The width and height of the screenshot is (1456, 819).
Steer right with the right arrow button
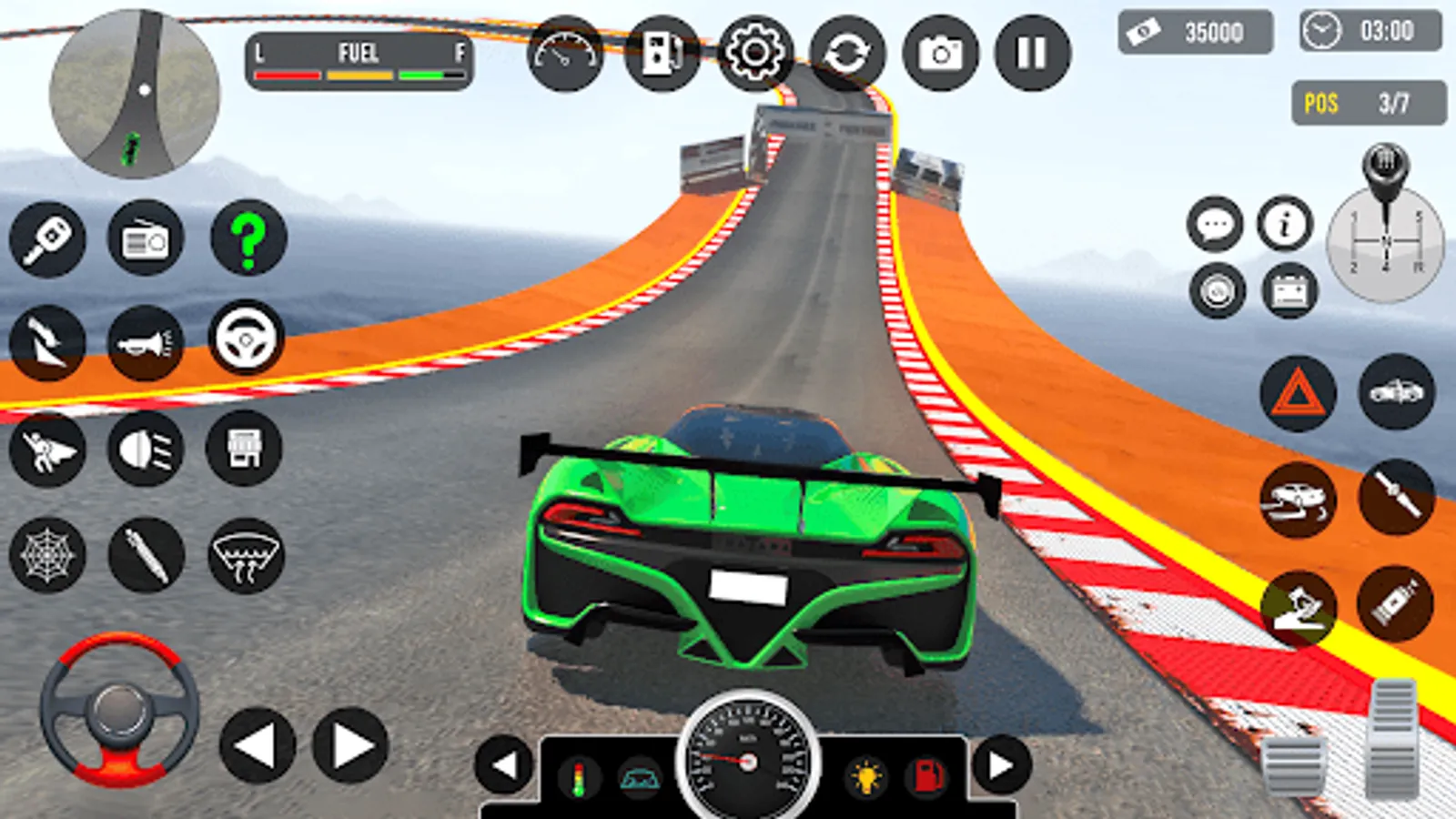350,745
